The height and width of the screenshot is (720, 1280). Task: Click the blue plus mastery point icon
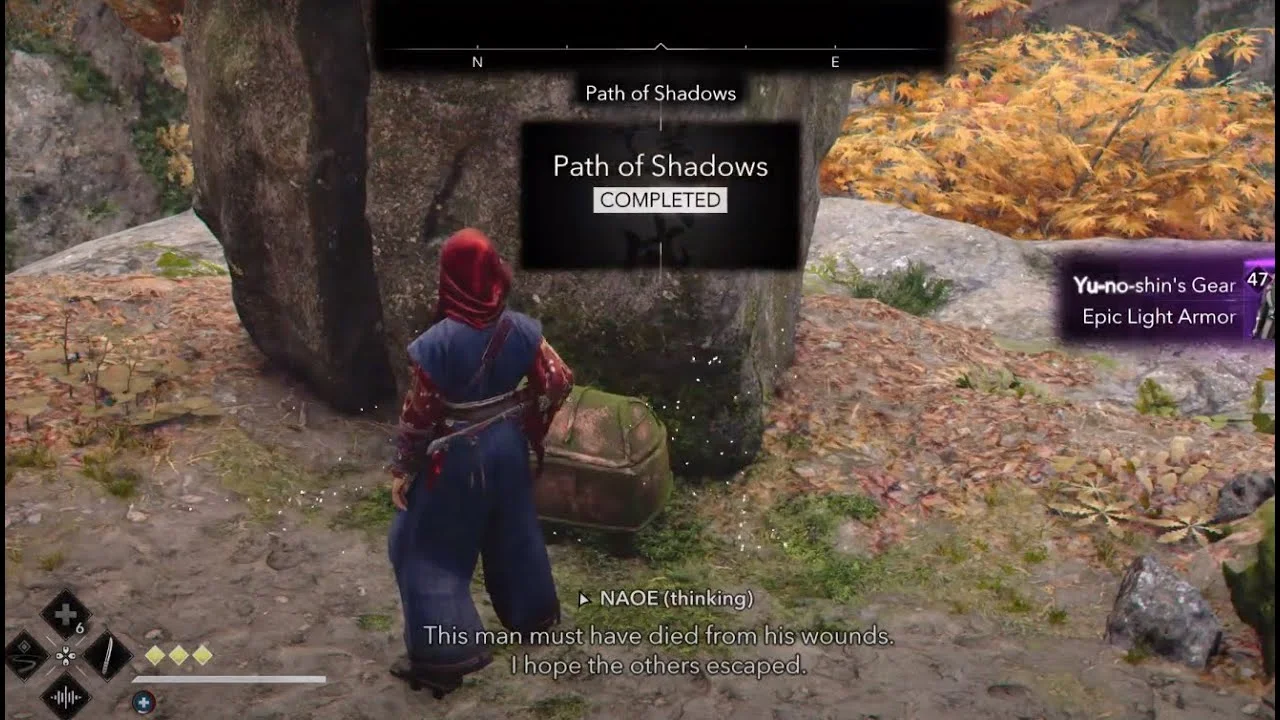[x=144, y=703]
